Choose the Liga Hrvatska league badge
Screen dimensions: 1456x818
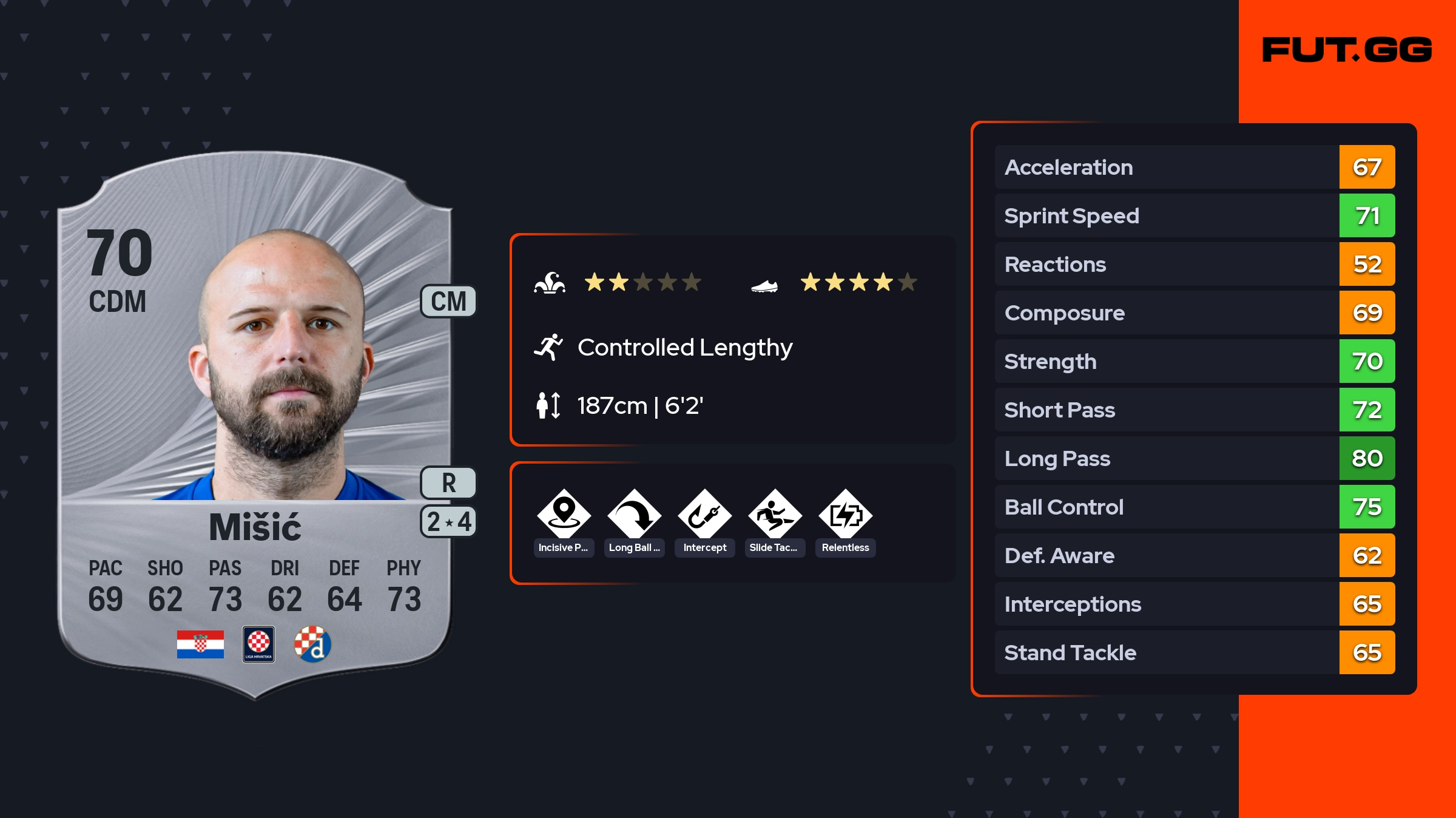tap(258, 644)
